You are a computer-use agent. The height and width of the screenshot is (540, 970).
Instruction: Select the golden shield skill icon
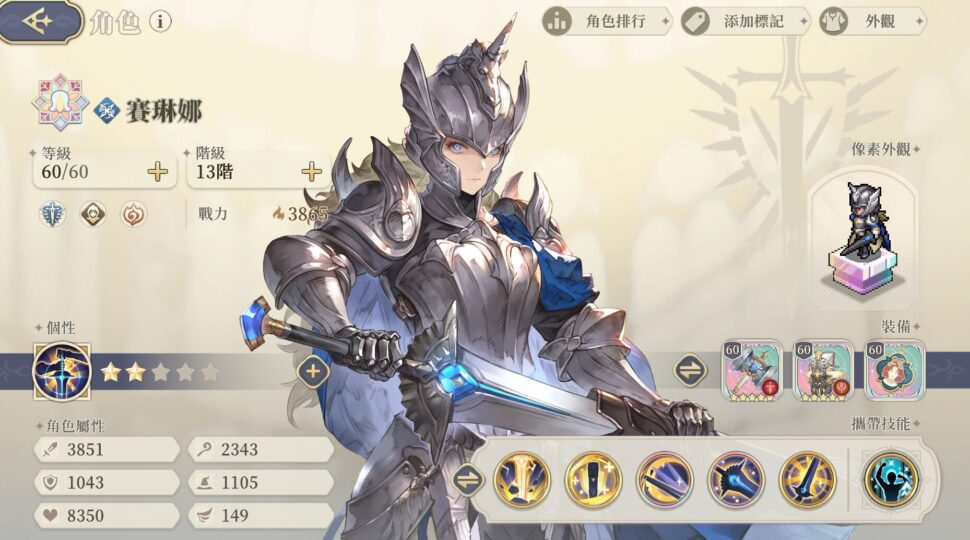pyautogui.click(x=594, y=479)
